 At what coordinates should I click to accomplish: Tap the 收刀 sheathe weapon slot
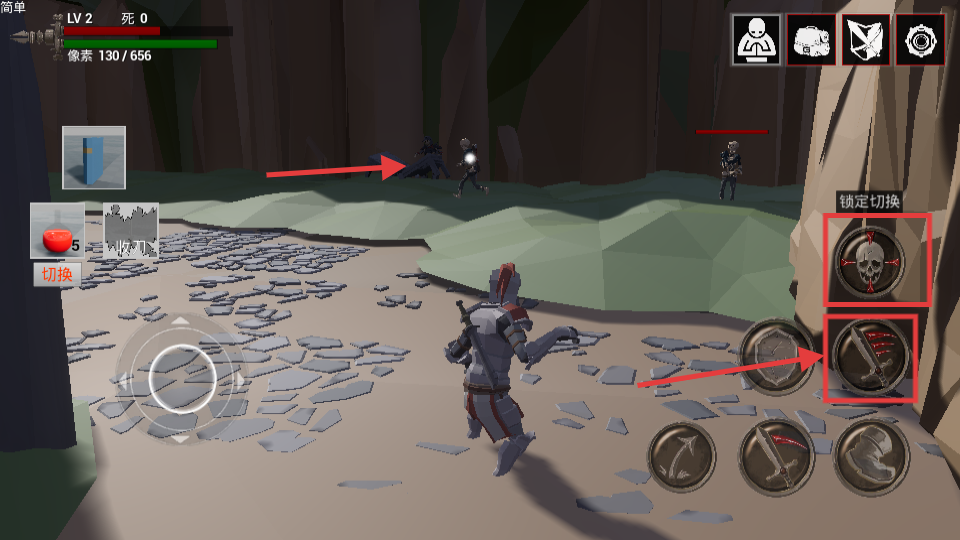[x=131, y=232]
